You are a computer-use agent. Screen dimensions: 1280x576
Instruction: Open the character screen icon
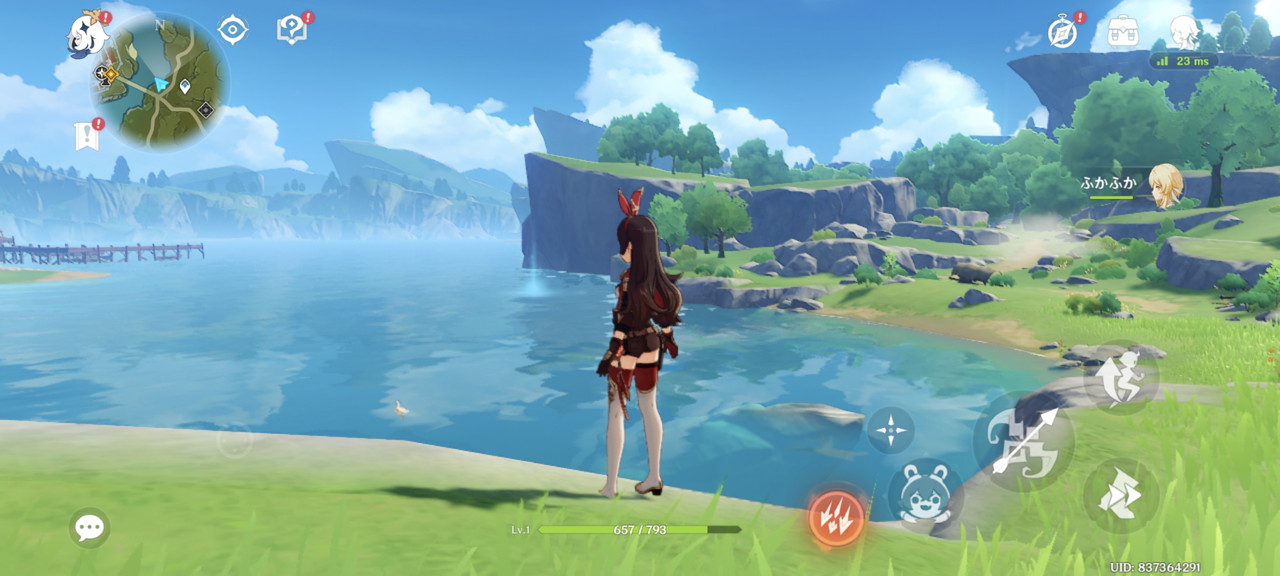(1184, 31)
